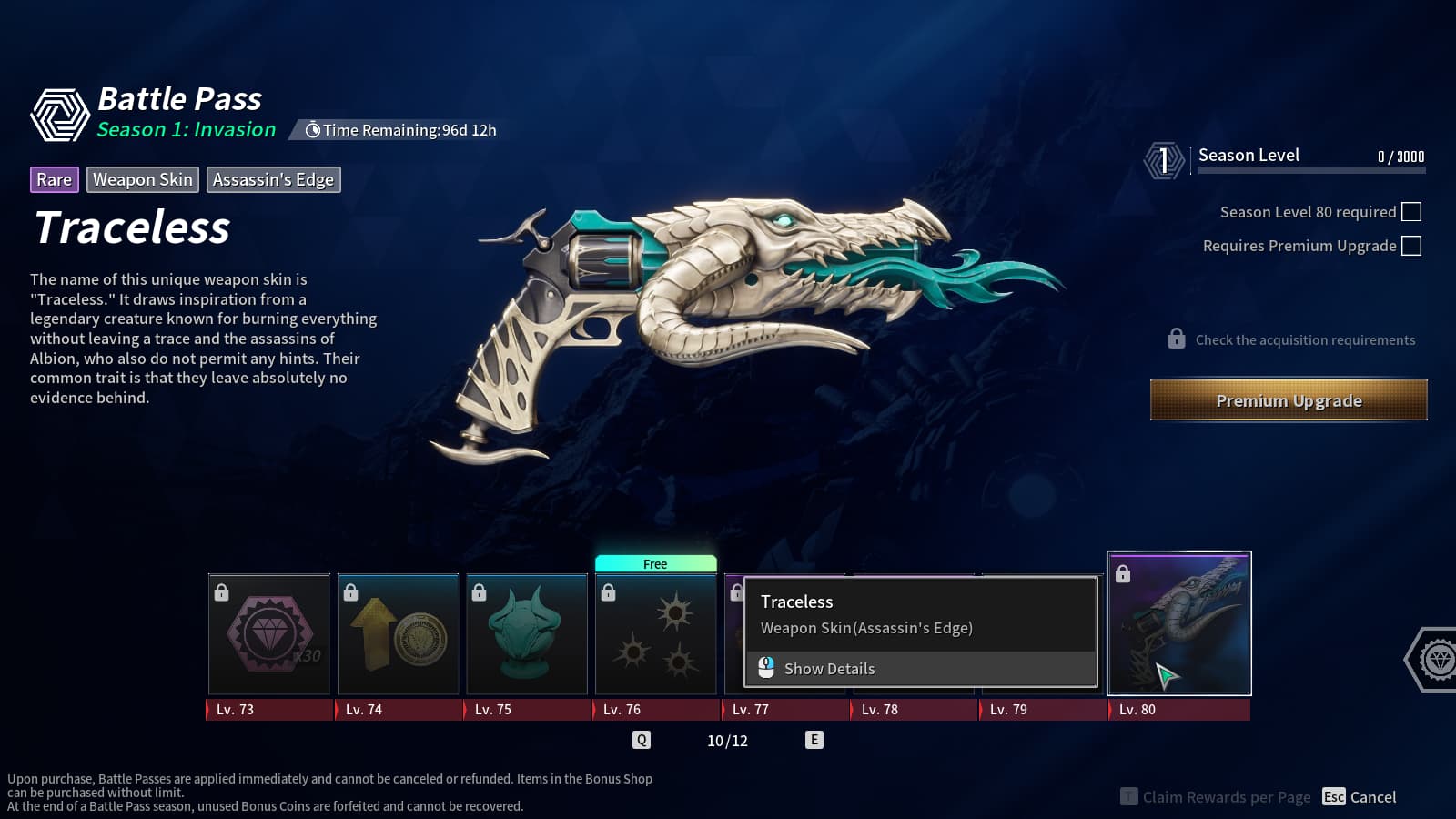Viewport: 1456px width, 819px height.
Task: Claim Rewards per Page
Action: pos(1216,797)
